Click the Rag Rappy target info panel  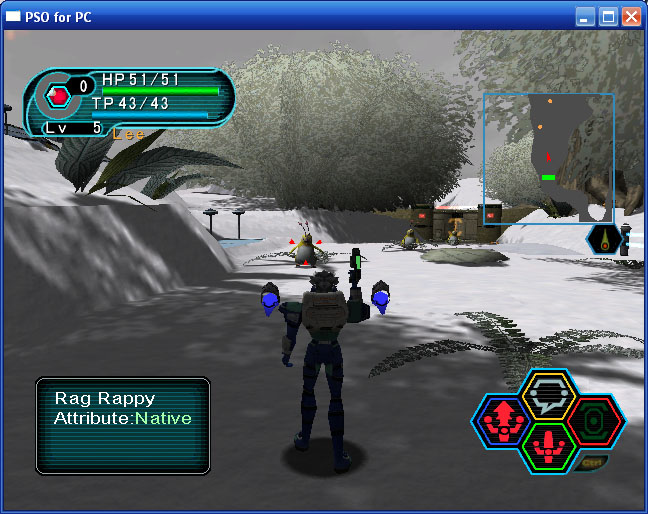(123, 425)
